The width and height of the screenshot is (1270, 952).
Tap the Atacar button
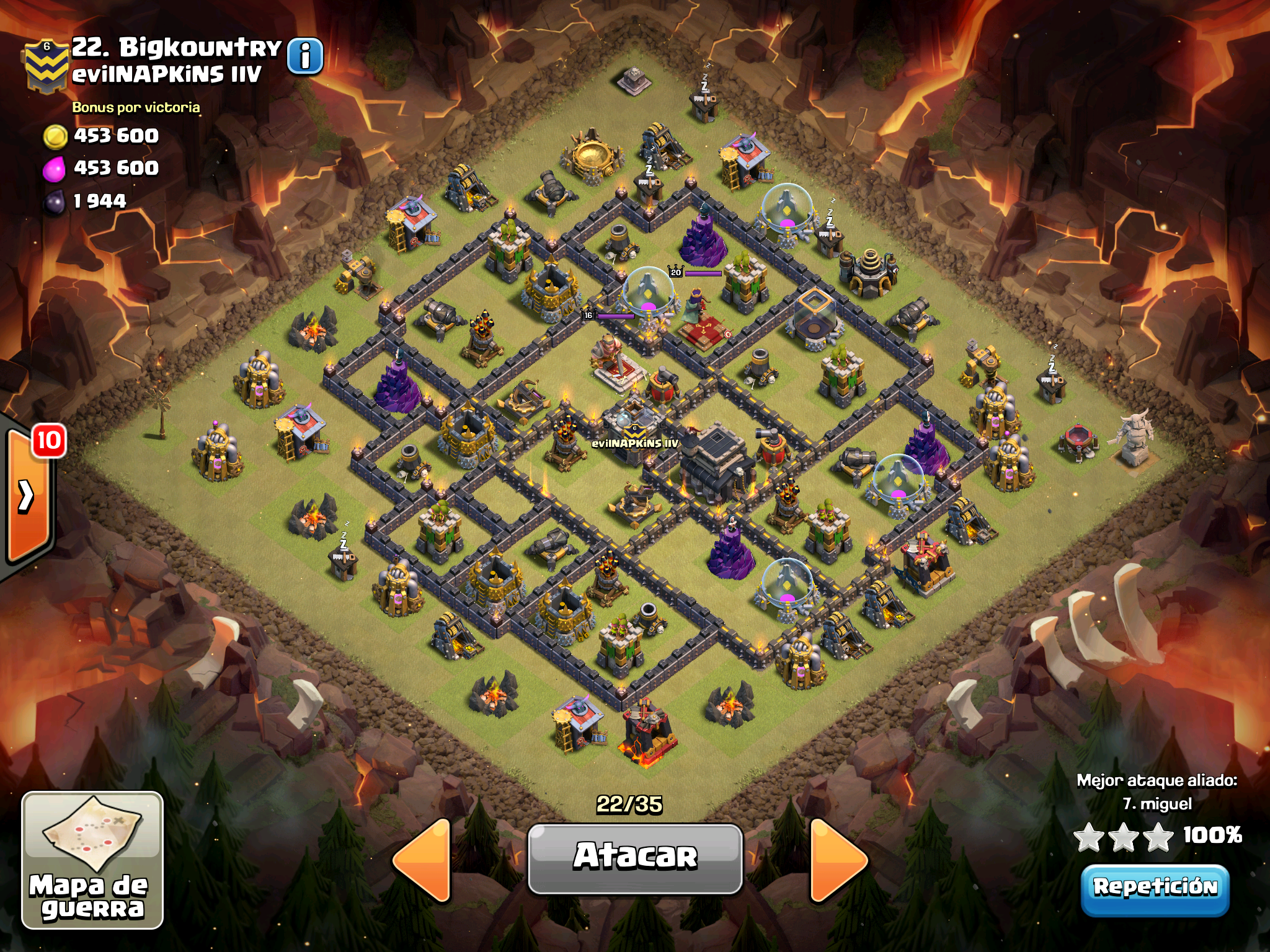[x=635, y=858]
